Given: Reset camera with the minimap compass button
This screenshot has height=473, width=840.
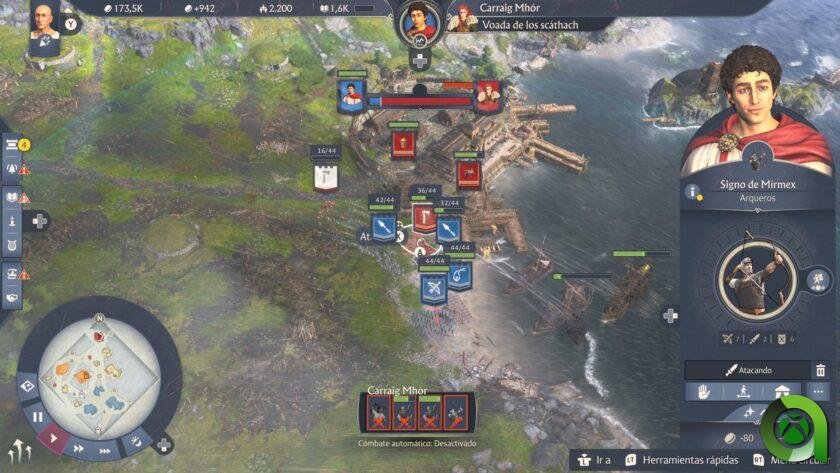Looking at the screenshot, I should click(x=99, y=319).
